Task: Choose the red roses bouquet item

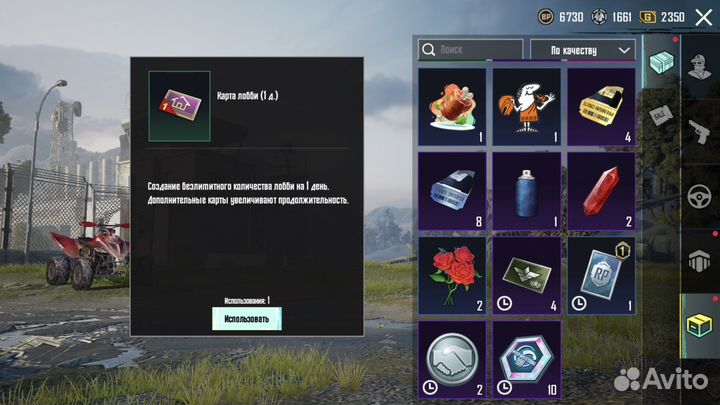Action: pos(452,274)
